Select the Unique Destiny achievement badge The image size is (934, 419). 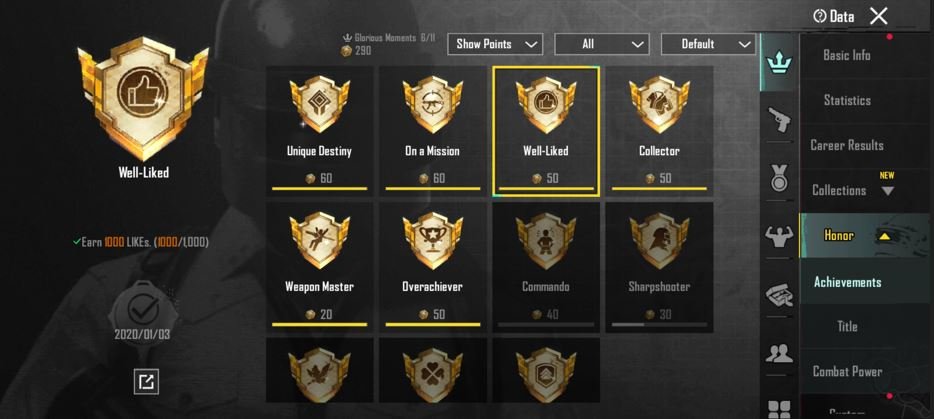tap(319, 129)
